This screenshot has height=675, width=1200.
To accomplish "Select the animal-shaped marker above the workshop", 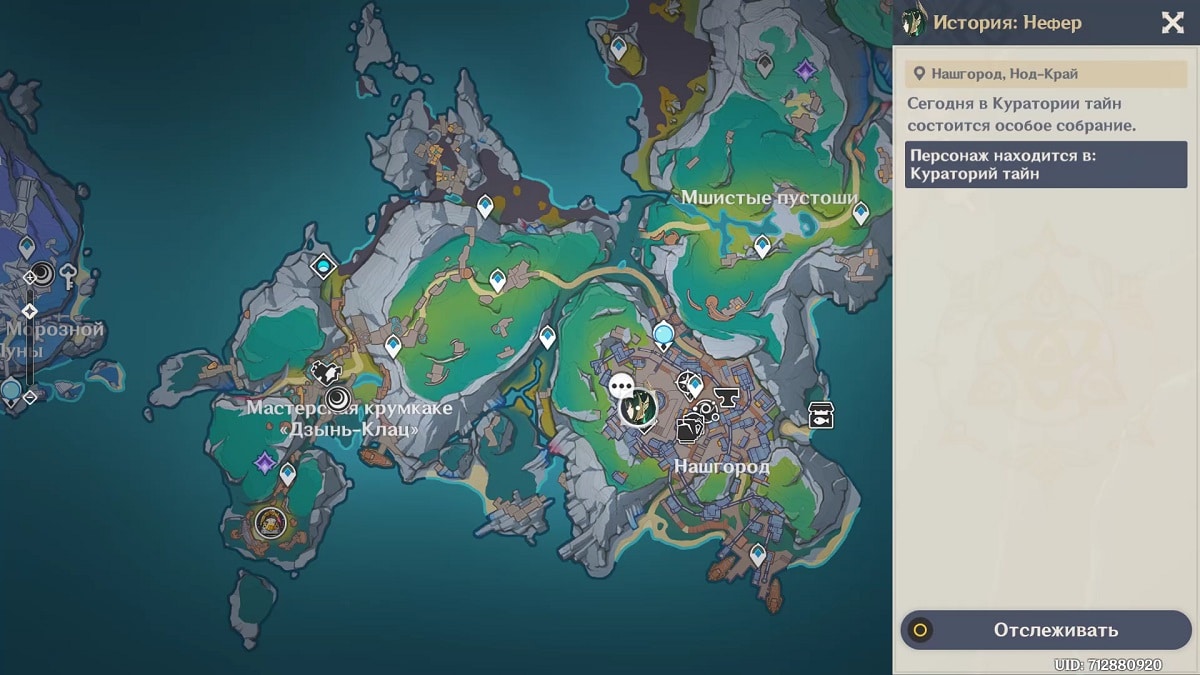I will 326,373.
